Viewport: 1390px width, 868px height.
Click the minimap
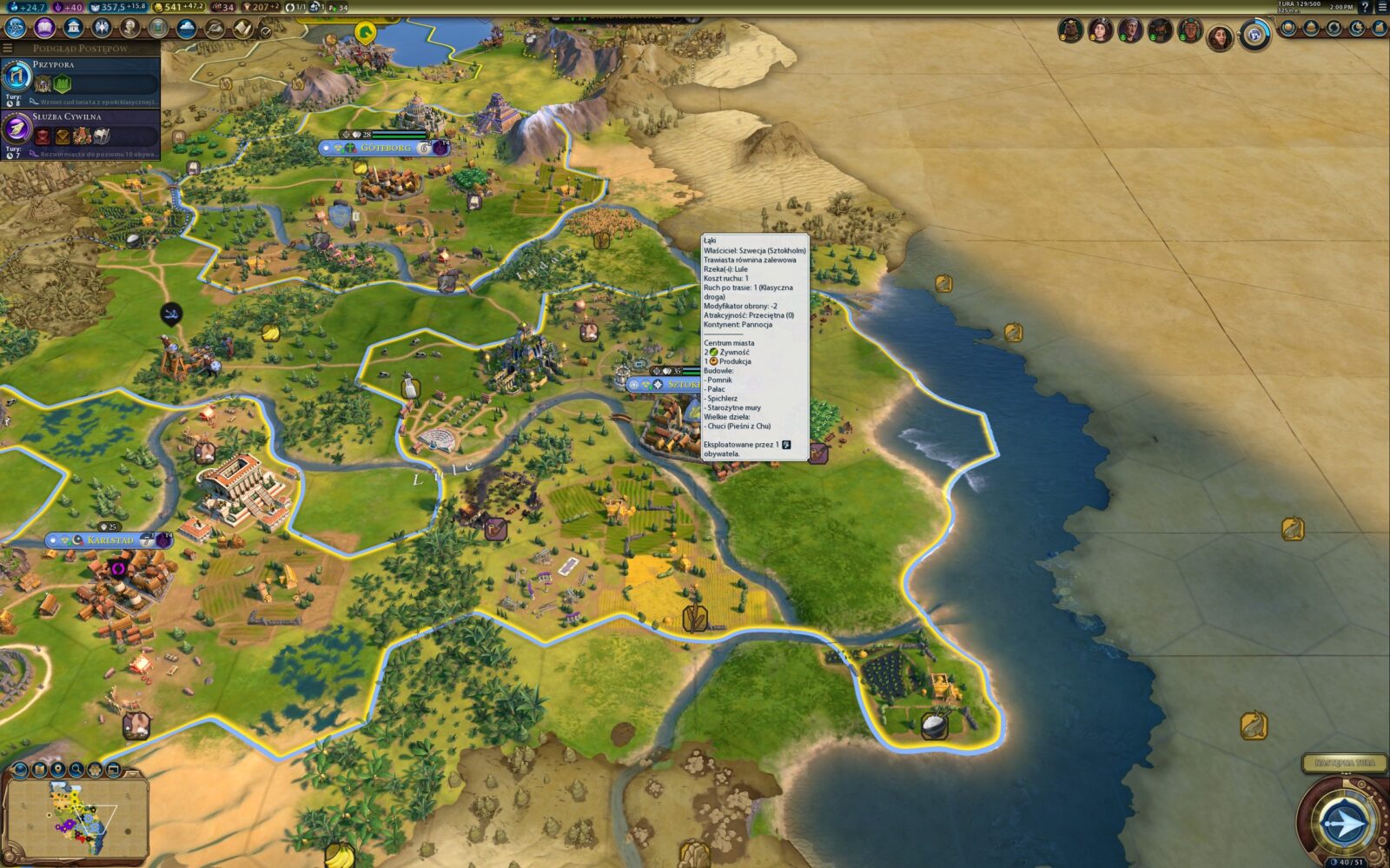click(x=75, y=818)
